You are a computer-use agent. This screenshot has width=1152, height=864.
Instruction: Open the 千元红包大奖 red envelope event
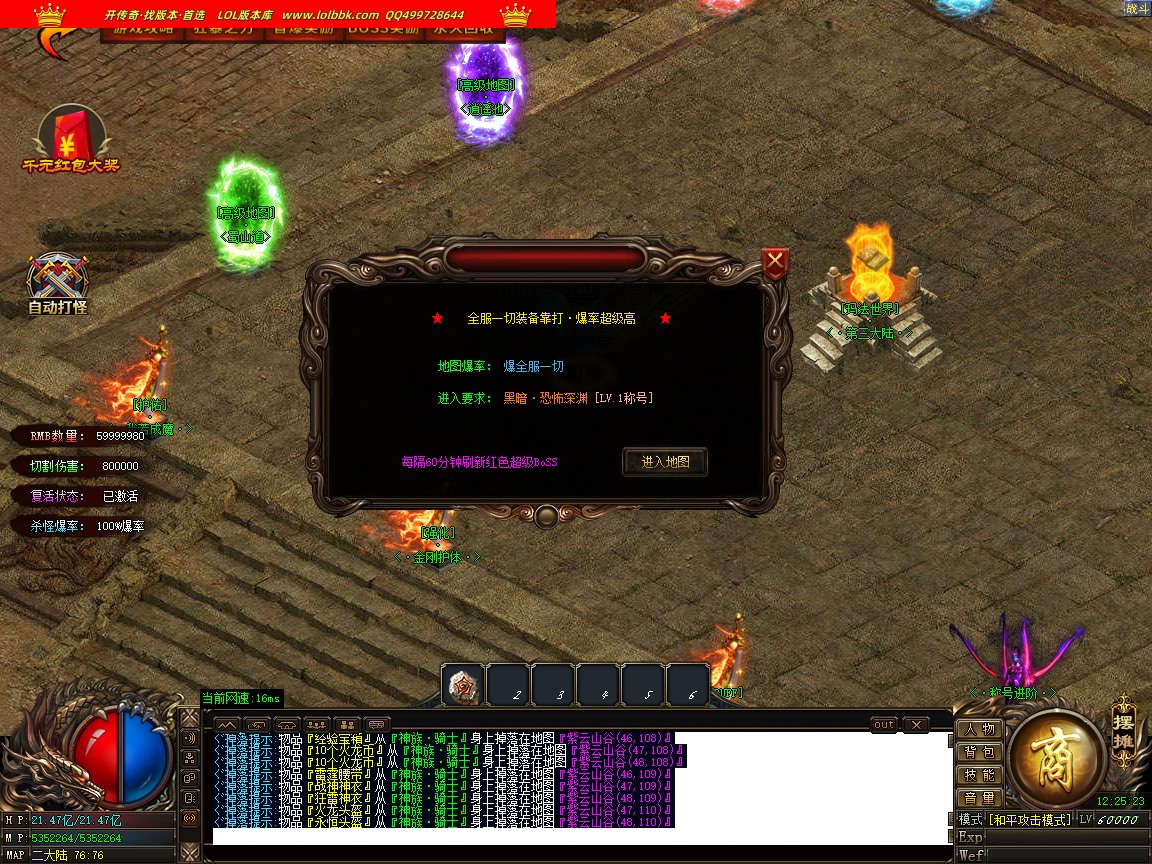[63, 139]
